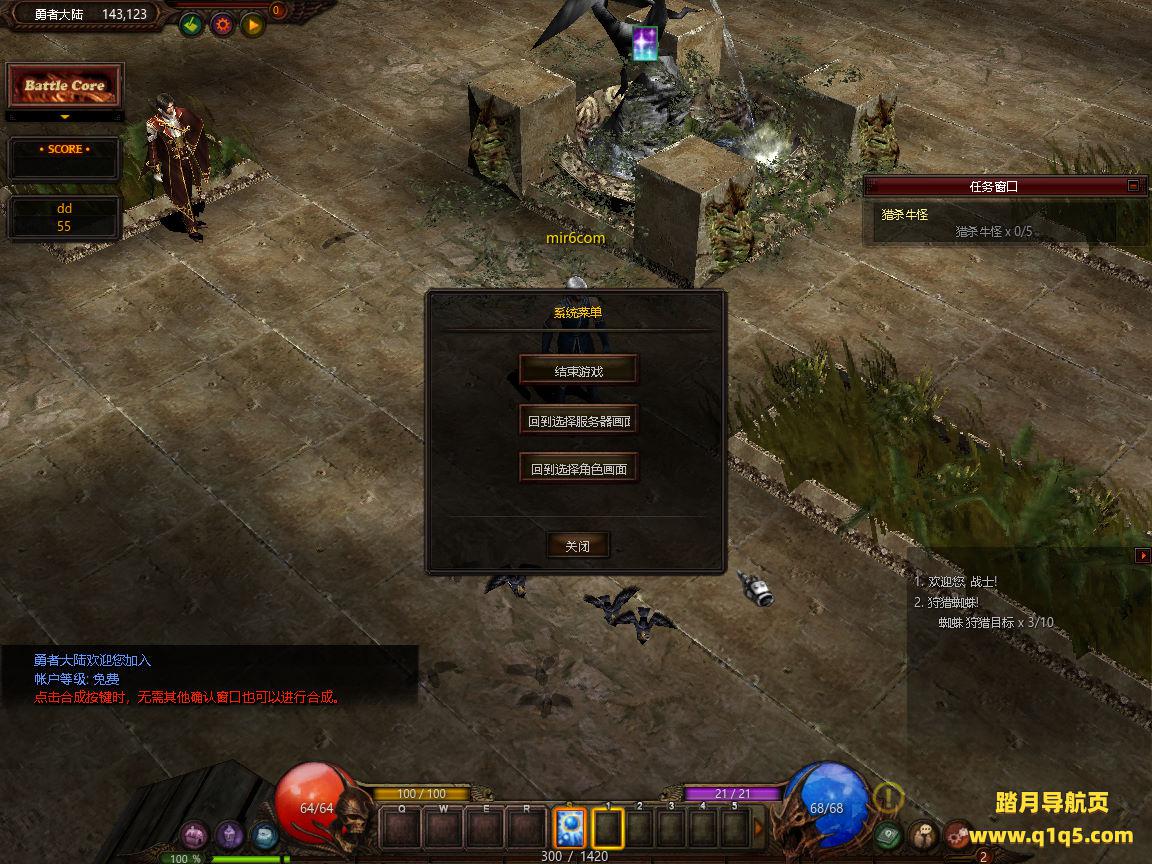
Task: Select the yellow-highlighted hotbar slot 1
Action: click(x=608, y=829)
